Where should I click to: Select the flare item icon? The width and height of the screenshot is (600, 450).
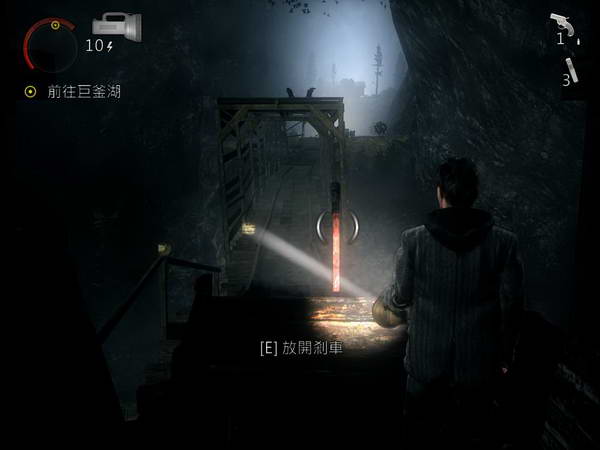pyautogui.click(x=571, y=67)
